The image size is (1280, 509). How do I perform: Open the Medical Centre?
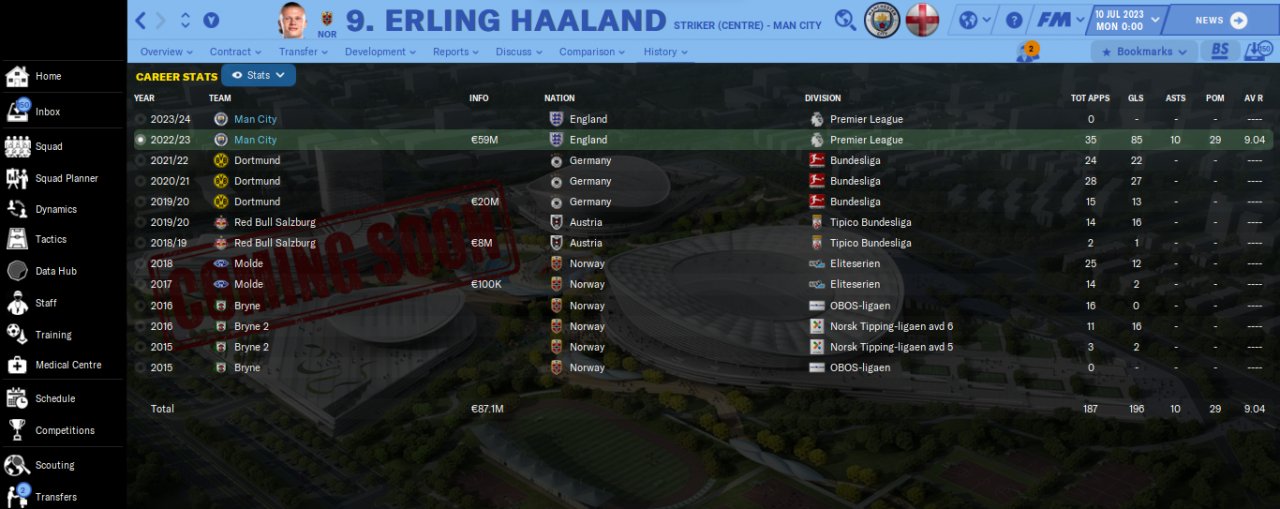pos(68,365)
